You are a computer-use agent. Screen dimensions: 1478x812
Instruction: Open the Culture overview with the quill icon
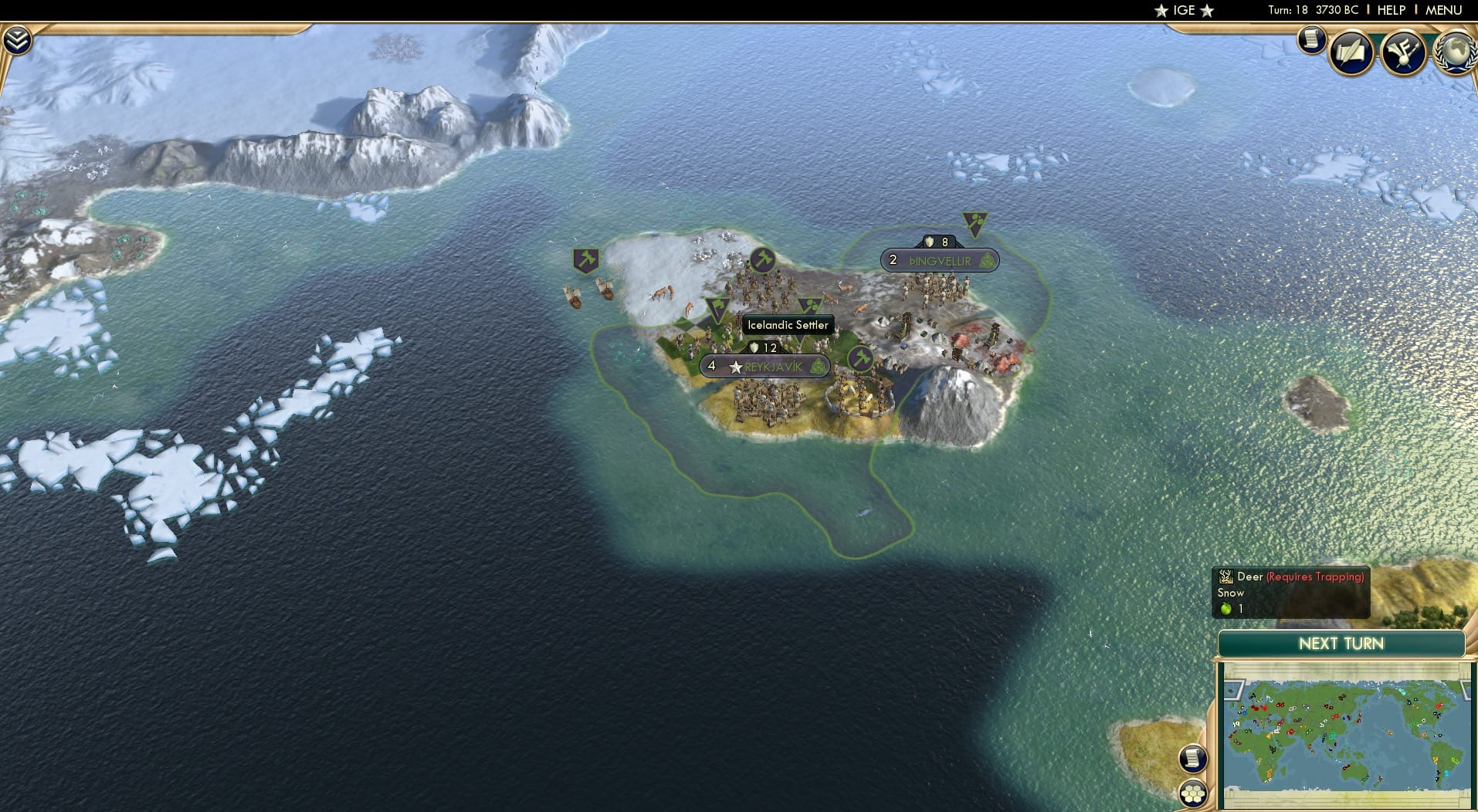(1351, 52)
